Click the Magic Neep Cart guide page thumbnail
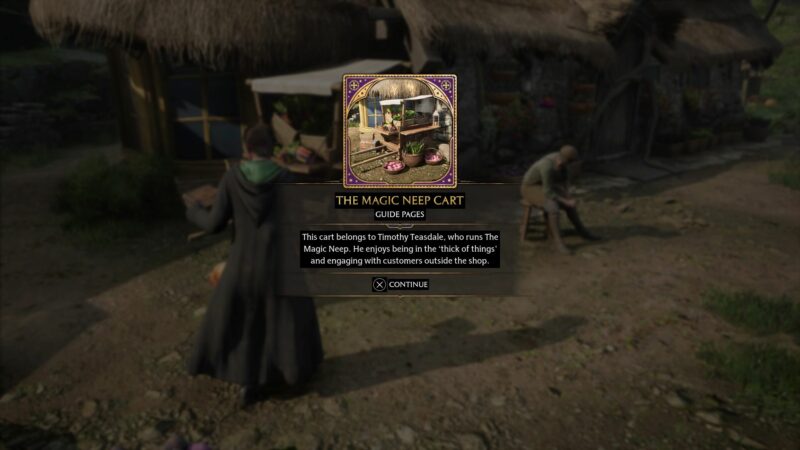Image resolution: width=800 pixels, height=450 pixels. pyautogui.click(x=400, y=131)
